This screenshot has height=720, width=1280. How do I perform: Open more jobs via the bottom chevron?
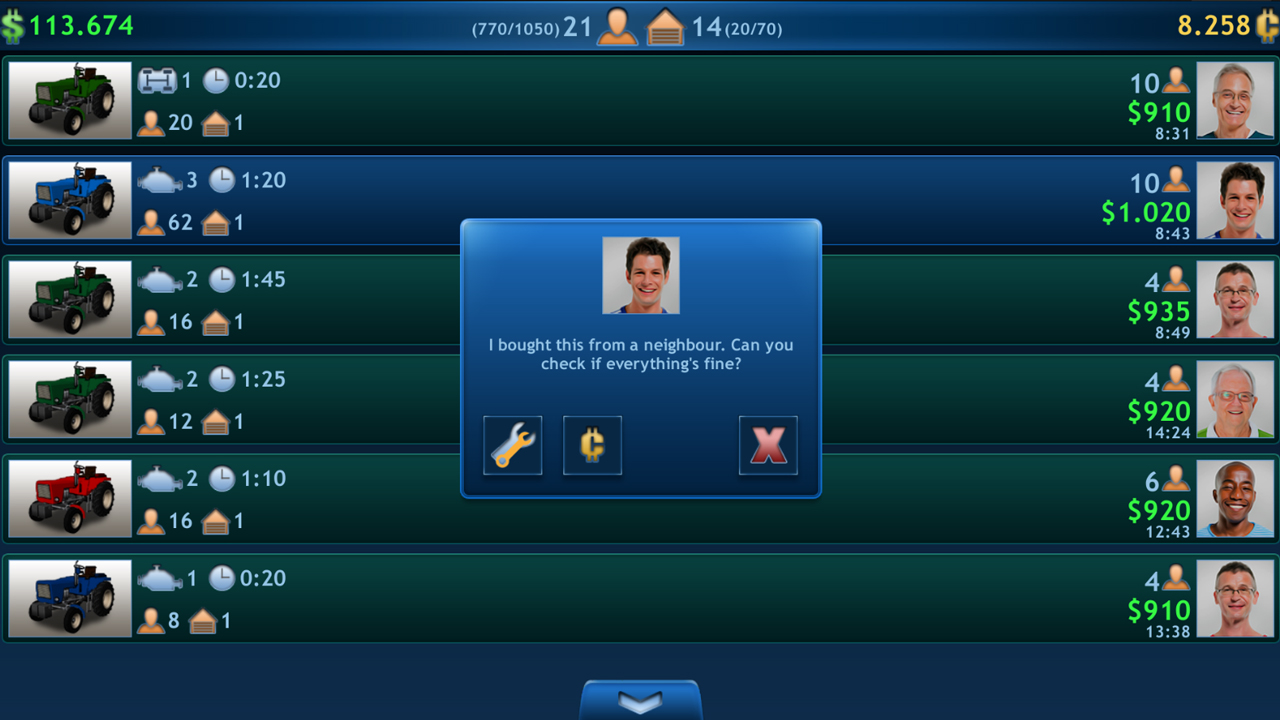[640, 701]
